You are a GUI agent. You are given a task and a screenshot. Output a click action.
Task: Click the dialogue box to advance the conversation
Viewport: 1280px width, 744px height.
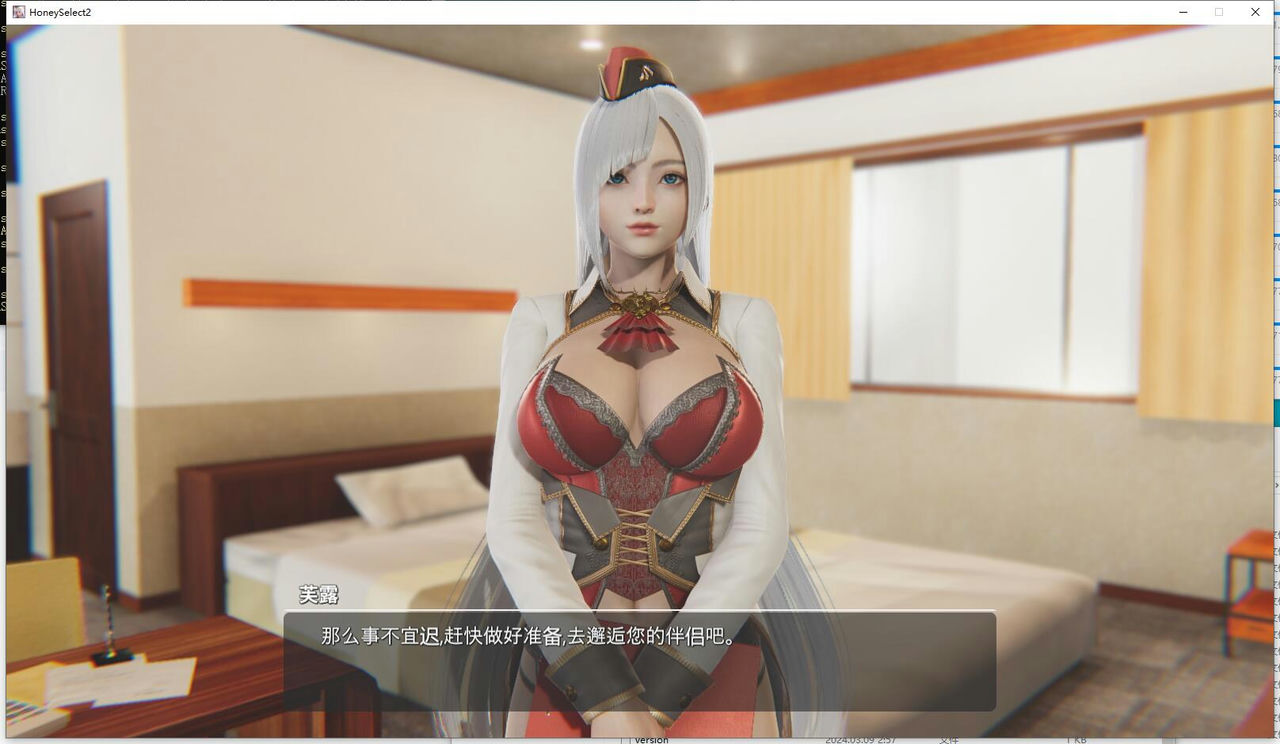(x=640, y=660)
